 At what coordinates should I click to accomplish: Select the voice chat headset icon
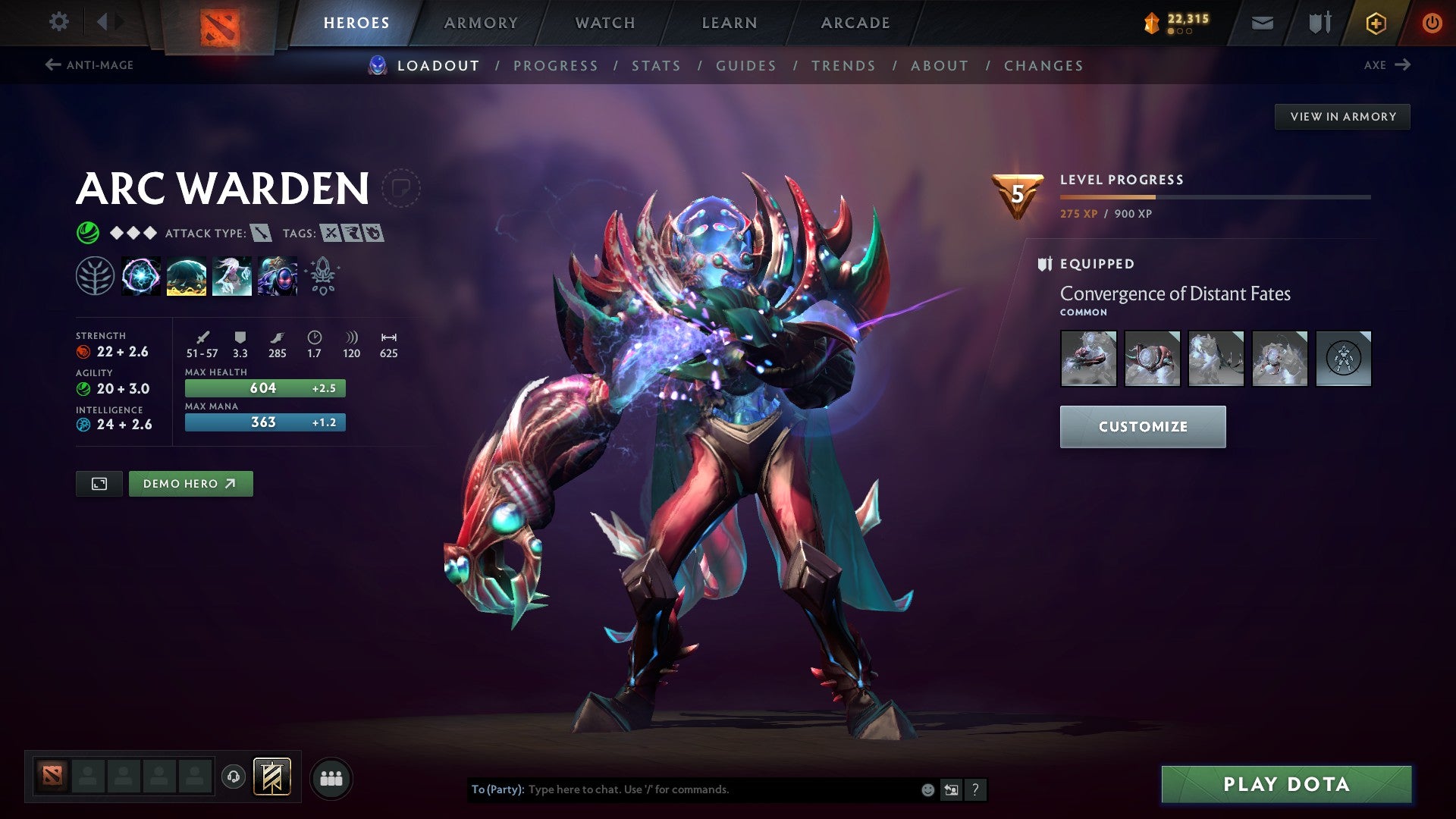pos(235,777)
